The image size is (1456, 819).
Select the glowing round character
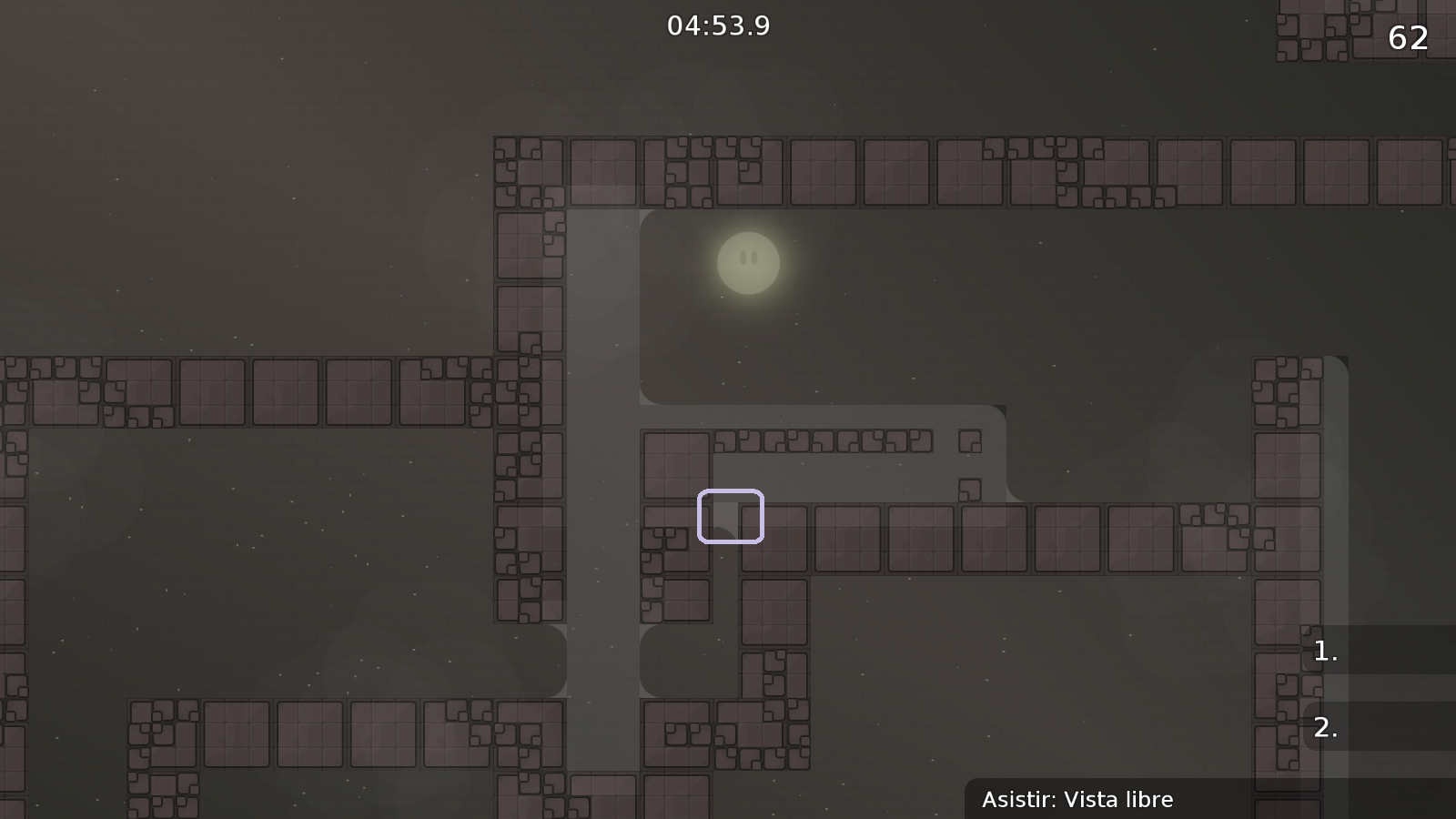tap(748, 263)
